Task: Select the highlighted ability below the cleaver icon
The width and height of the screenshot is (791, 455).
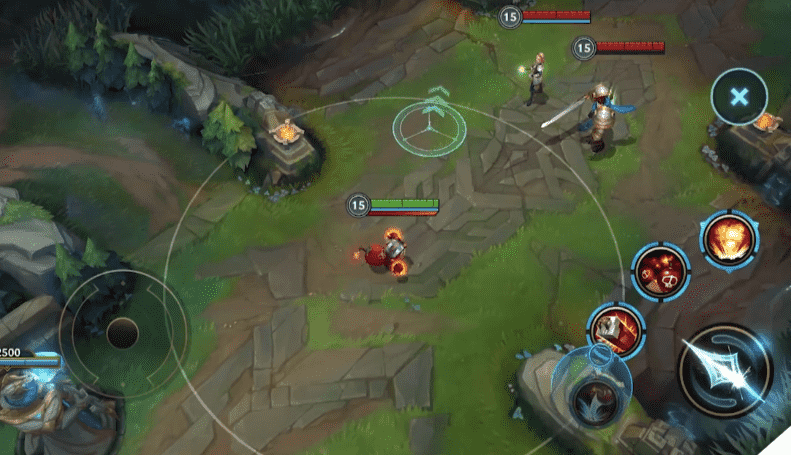Action: pyautogui.click(x=591, y=385)
